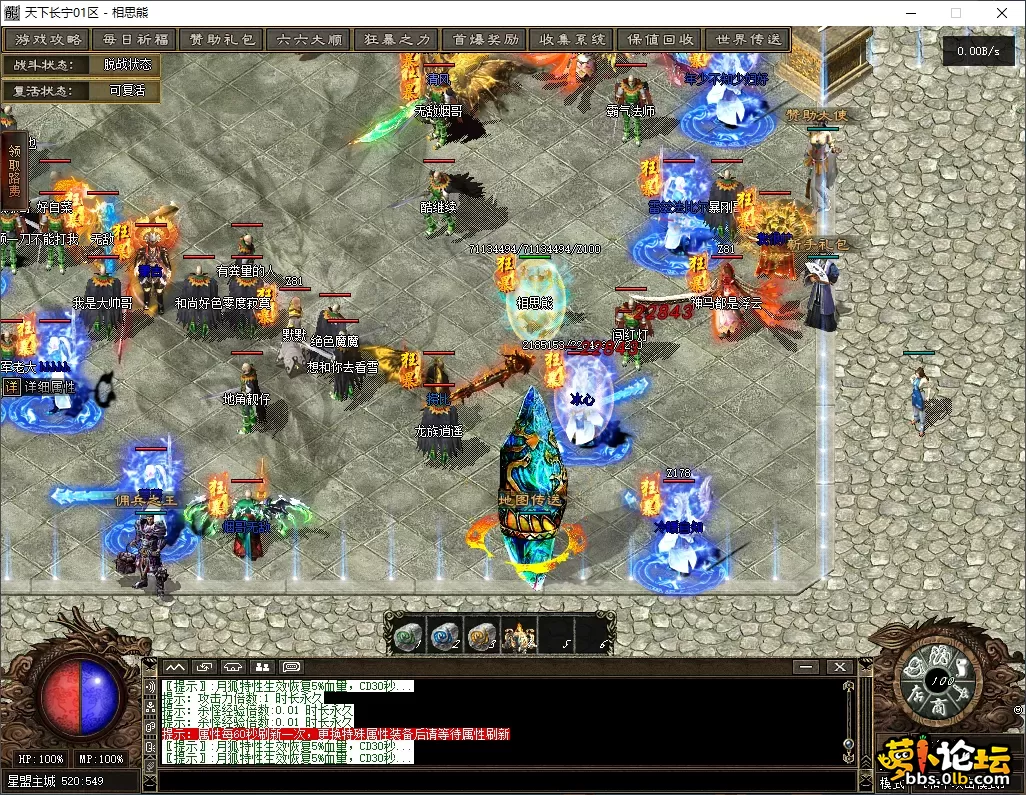Image resolution: width=1026 pixels, height=795 pixels.
Task: Close the game window
Action: tap(1002, 14)
